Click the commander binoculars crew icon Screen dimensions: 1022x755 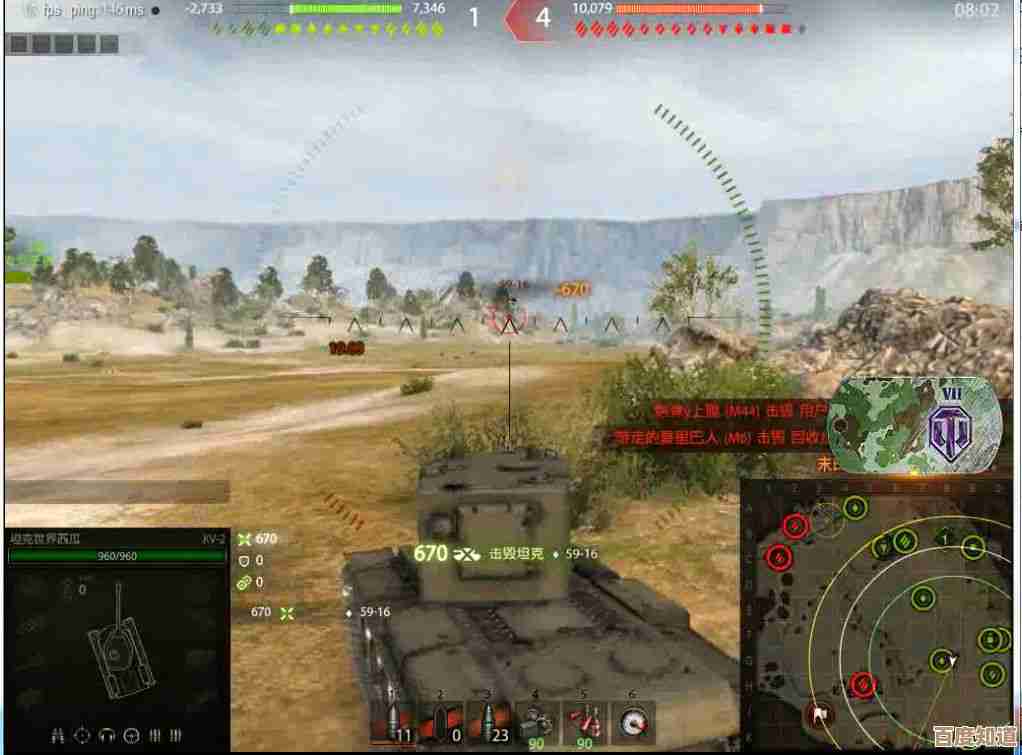point(59,736)
